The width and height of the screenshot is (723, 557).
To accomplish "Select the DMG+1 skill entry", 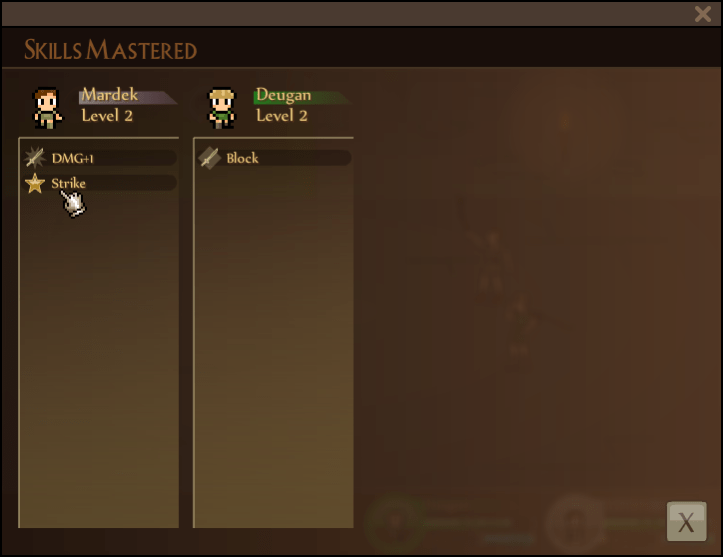I will coord(100,158).
